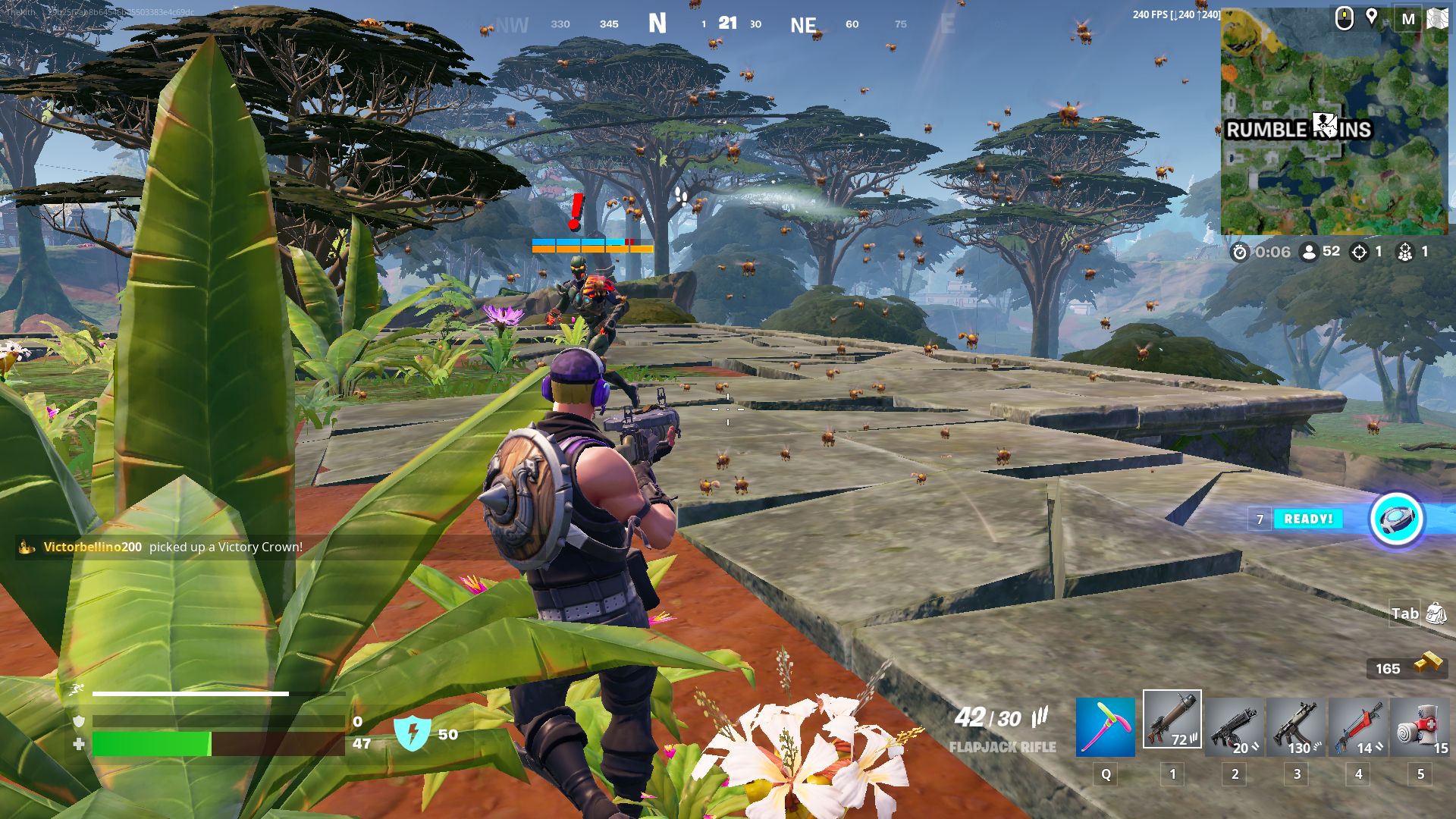Equip the red shotgun with 14 shells
1456x819 pixels.
(1357, 728)
